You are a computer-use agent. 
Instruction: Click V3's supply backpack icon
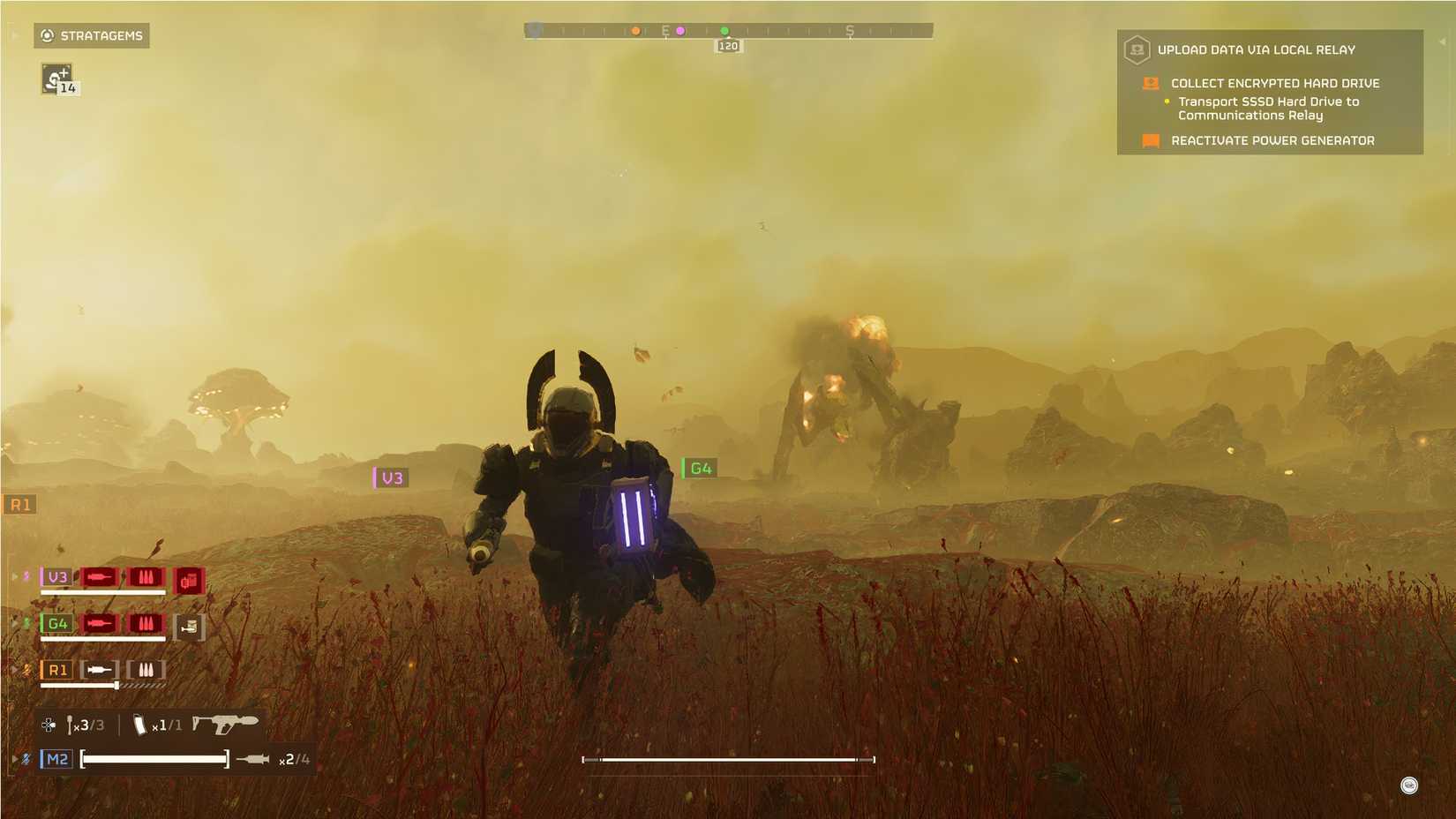(189, 580)
